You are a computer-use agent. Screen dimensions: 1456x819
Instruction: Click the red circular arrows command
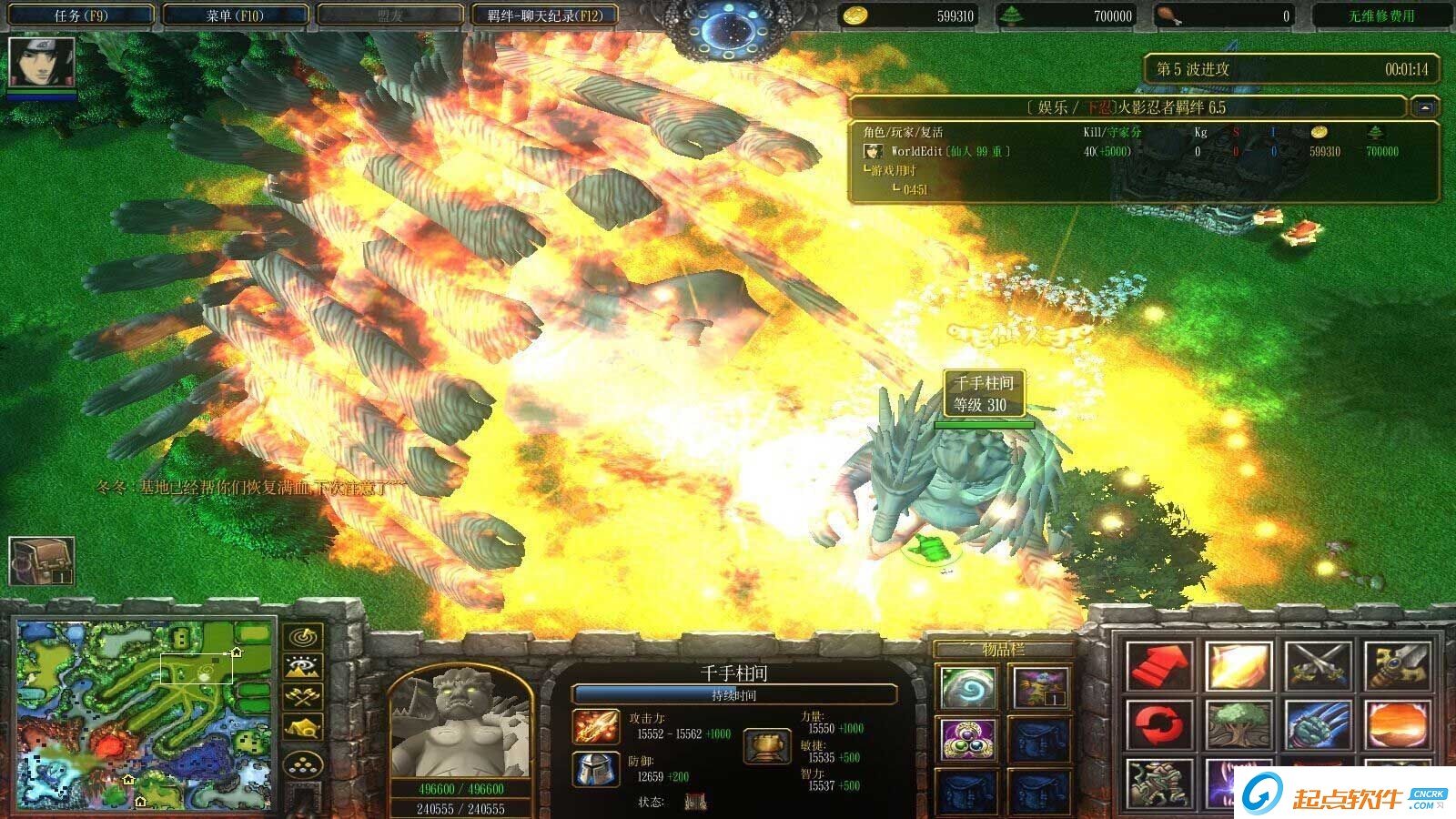point(1158,725)
